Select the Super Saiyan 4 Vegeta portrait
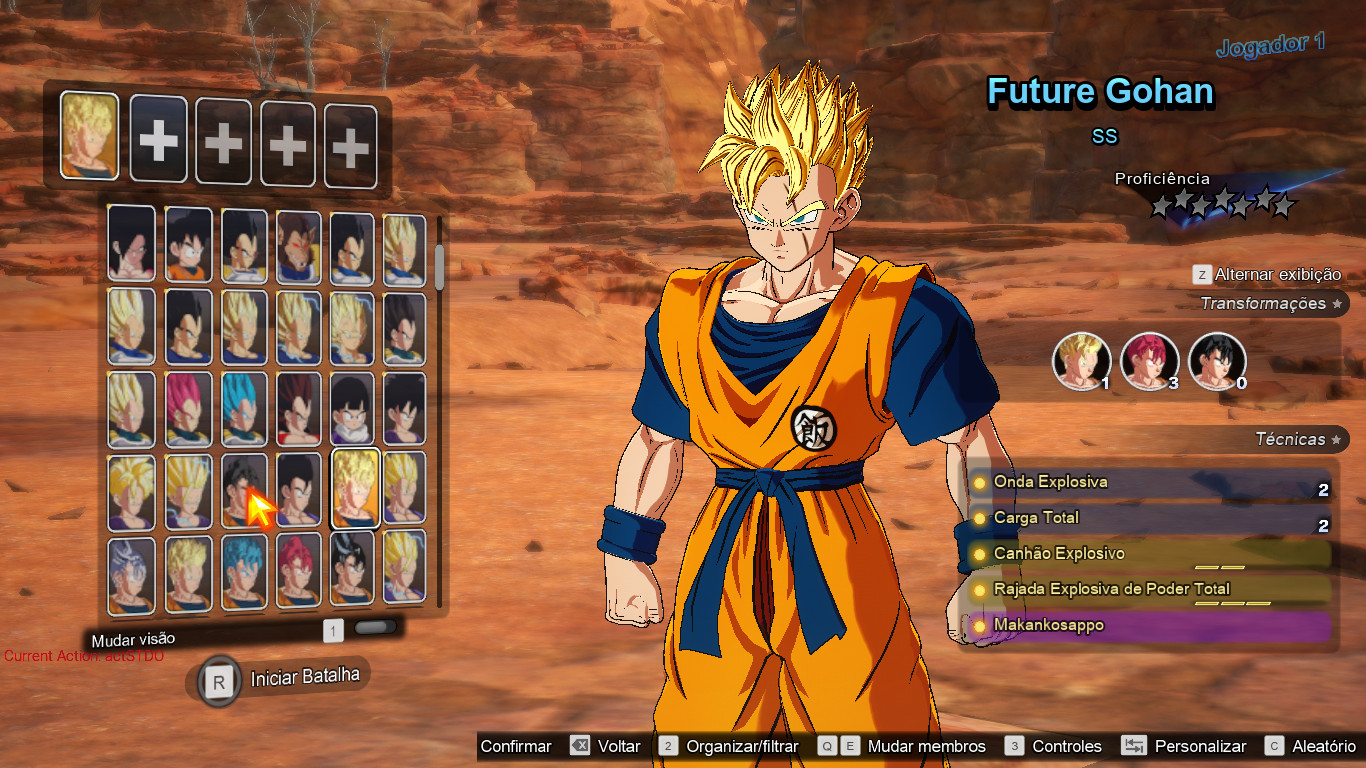This screenshot has width=1366, height=768. pos(299,409)
